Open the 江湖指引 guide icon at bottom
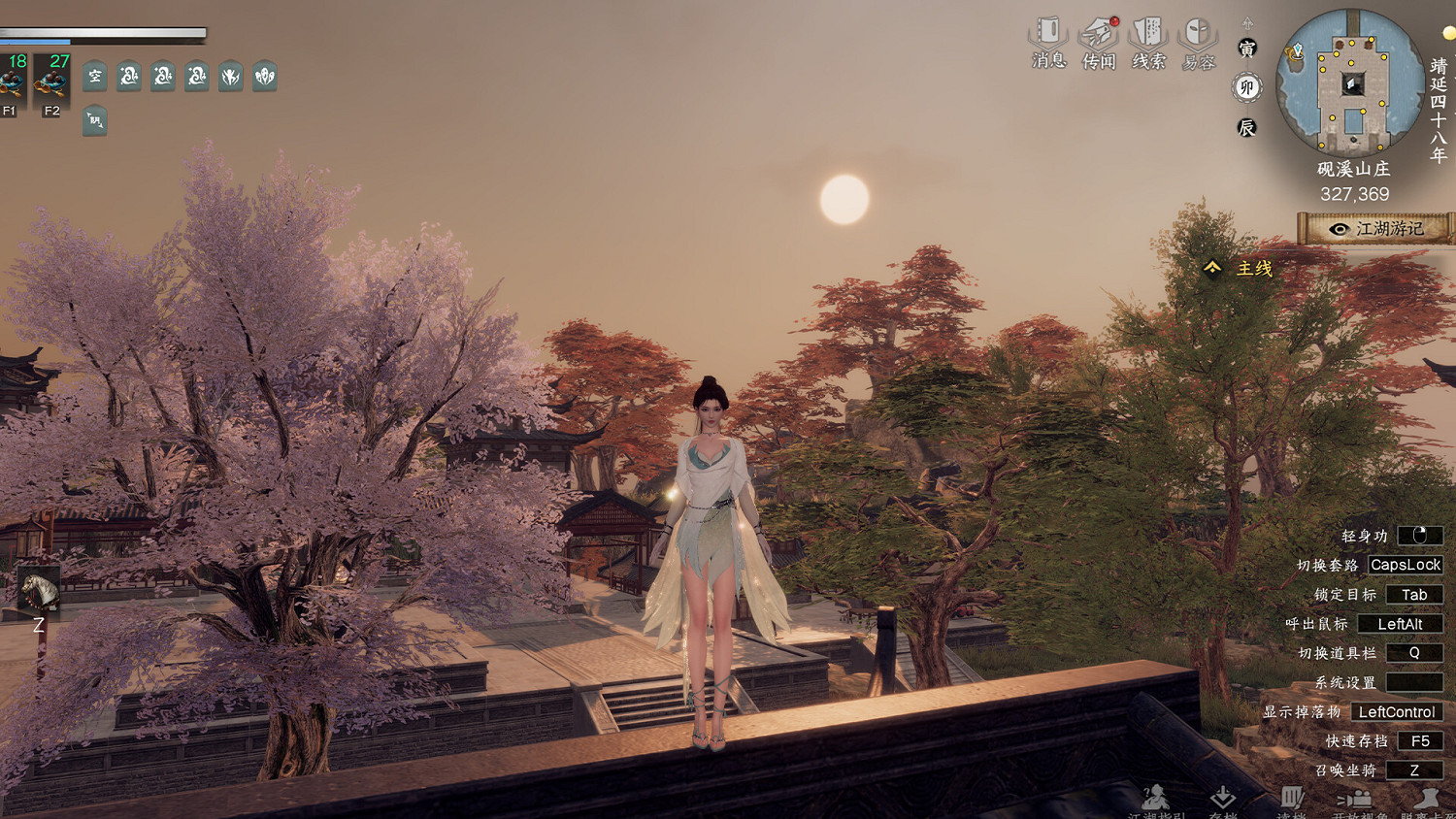The width and height of the screenshot is (1456, 819). coord(1155,798)
